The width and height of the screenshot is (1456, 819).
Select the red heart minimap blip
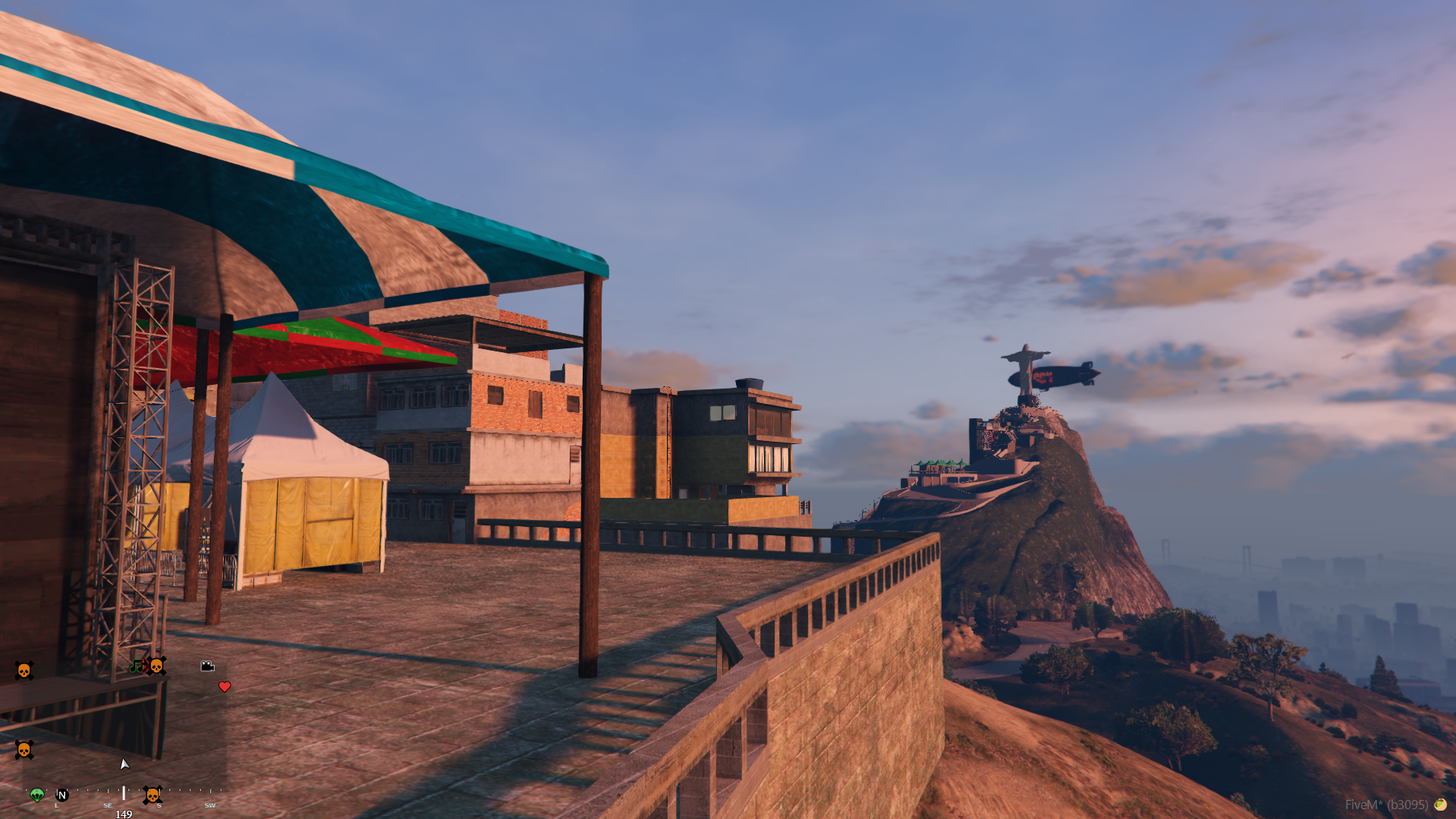(225, 687)
